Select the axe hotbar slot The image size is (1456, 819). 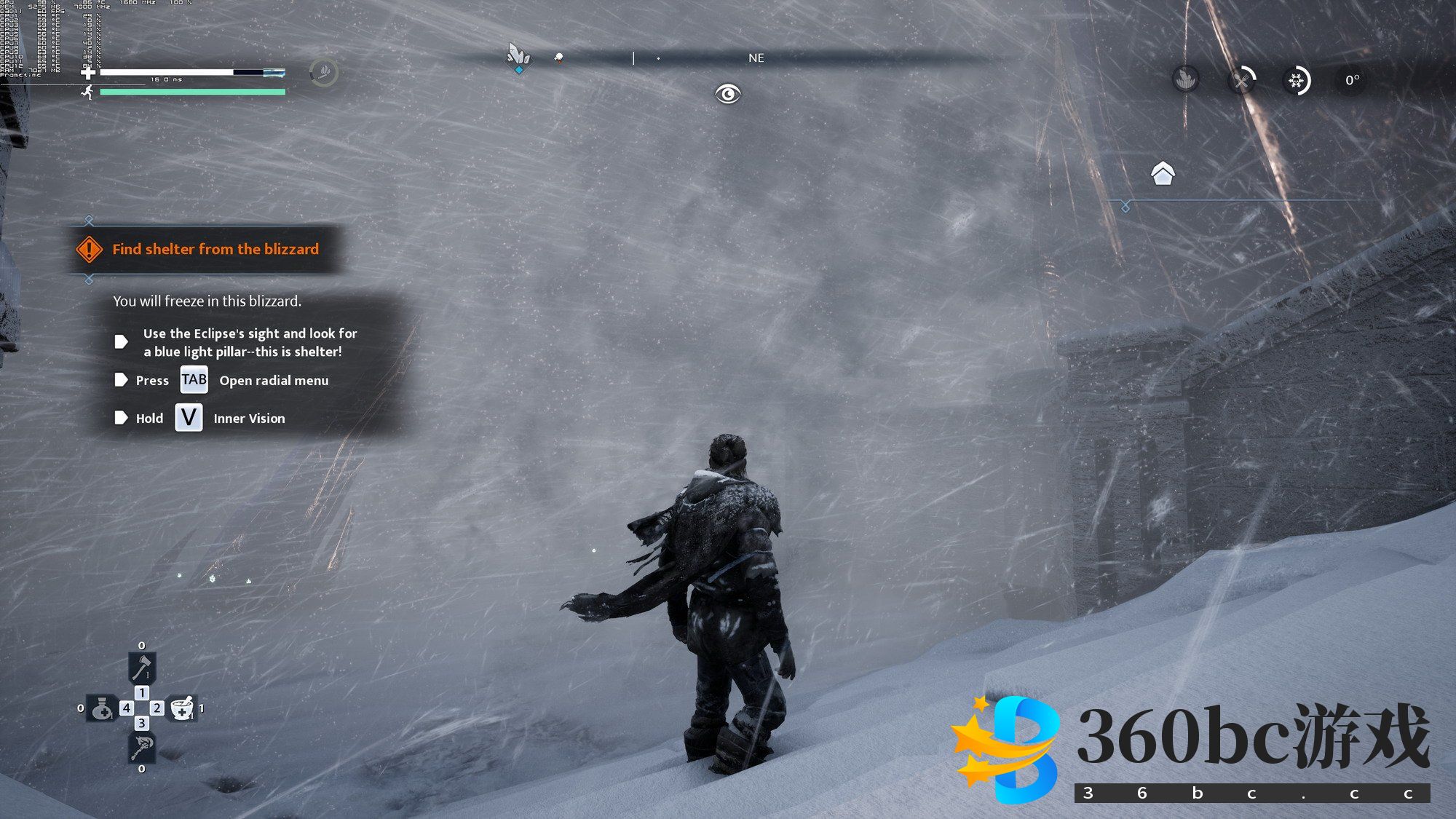[x=141, y=667]
